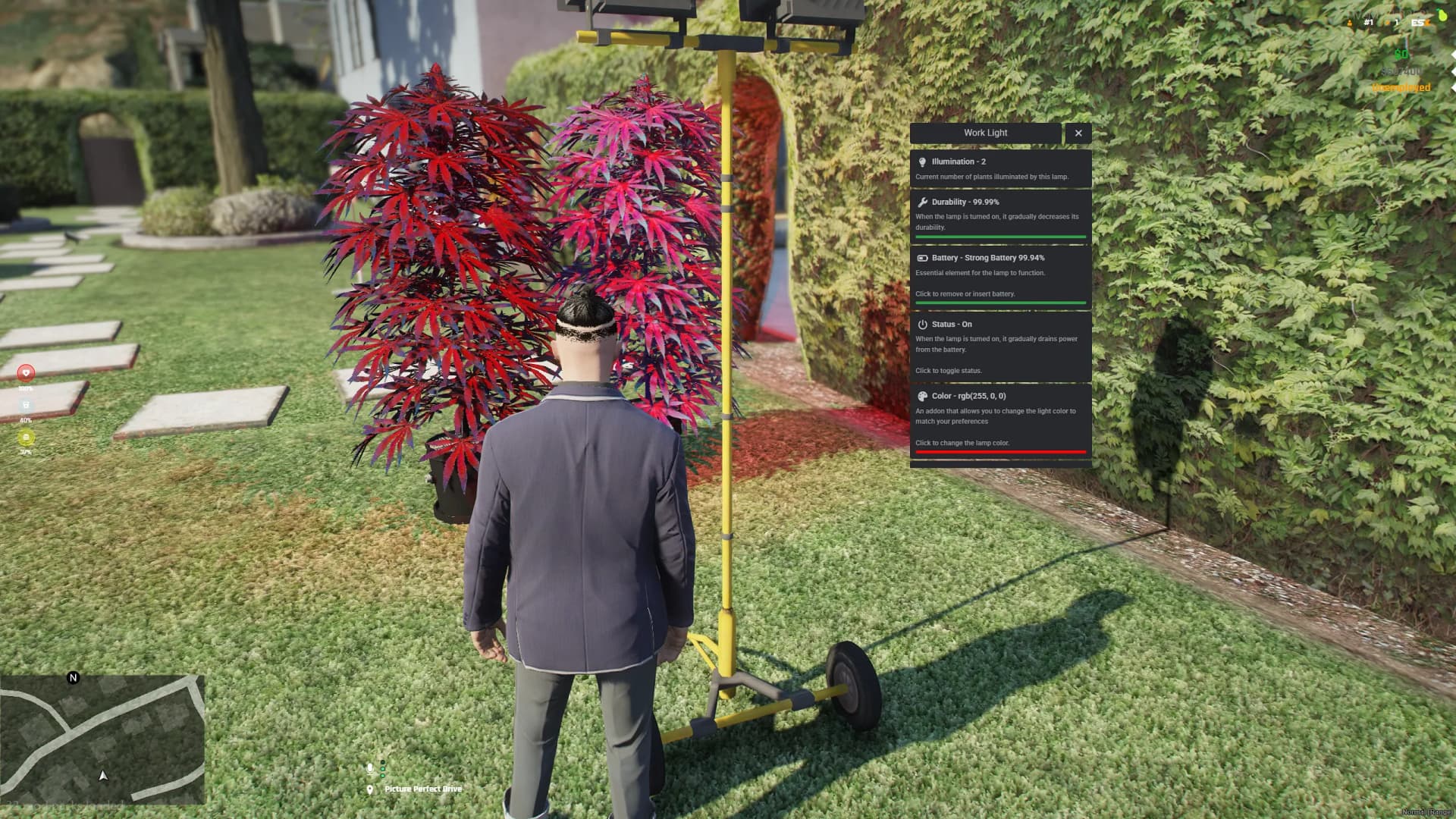
Task: Click the Color palette icon
Action: click(x=922, y=395)
